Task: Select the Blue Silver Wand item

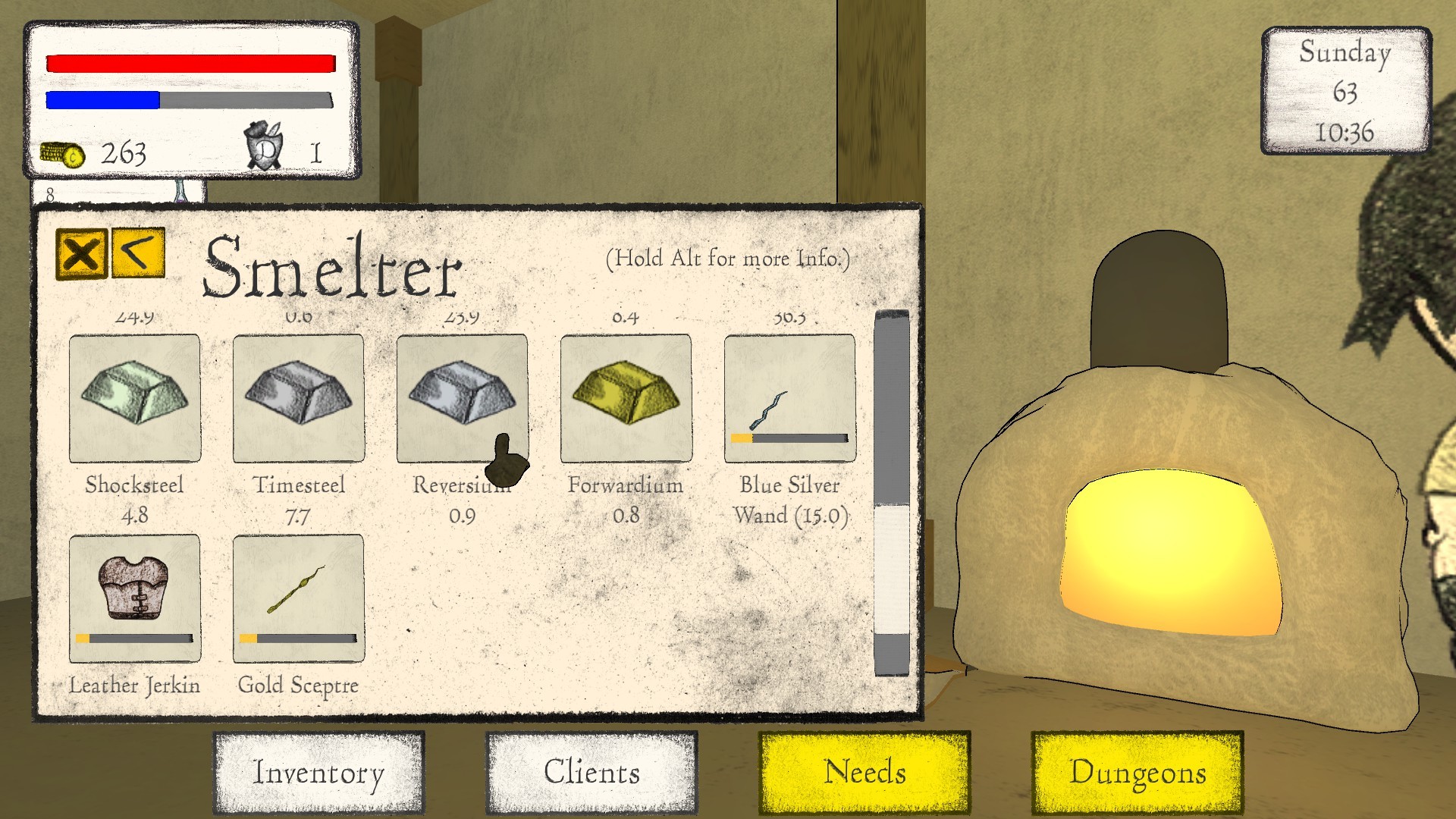Action: coord(789,397)
